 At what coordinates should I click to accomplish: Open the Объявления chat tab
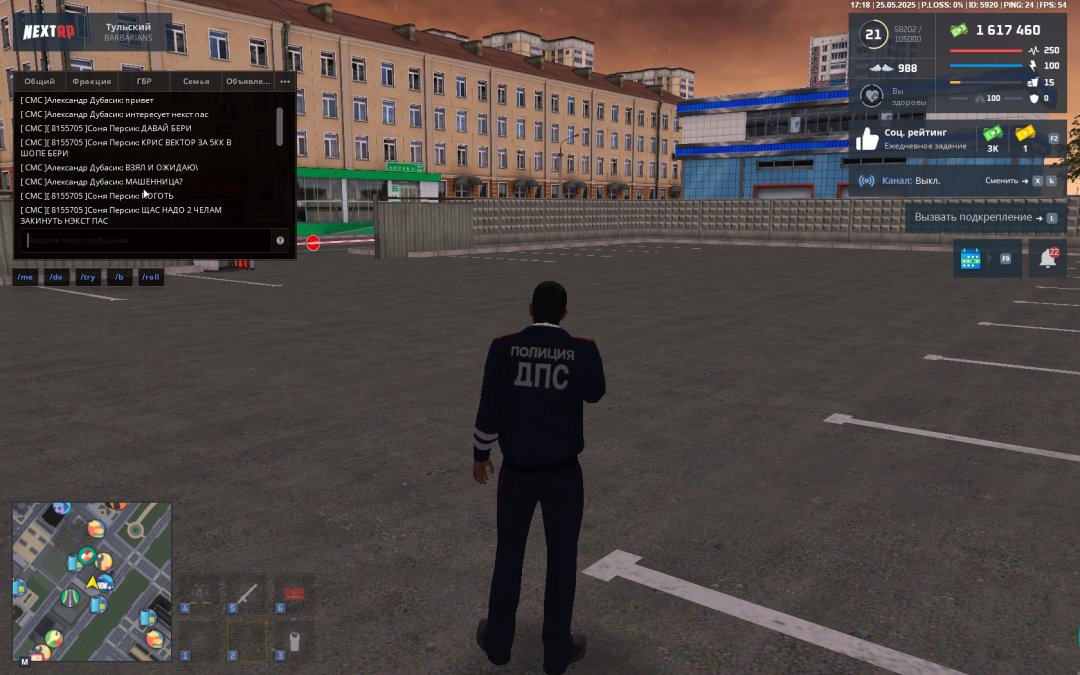coord(248,81)
